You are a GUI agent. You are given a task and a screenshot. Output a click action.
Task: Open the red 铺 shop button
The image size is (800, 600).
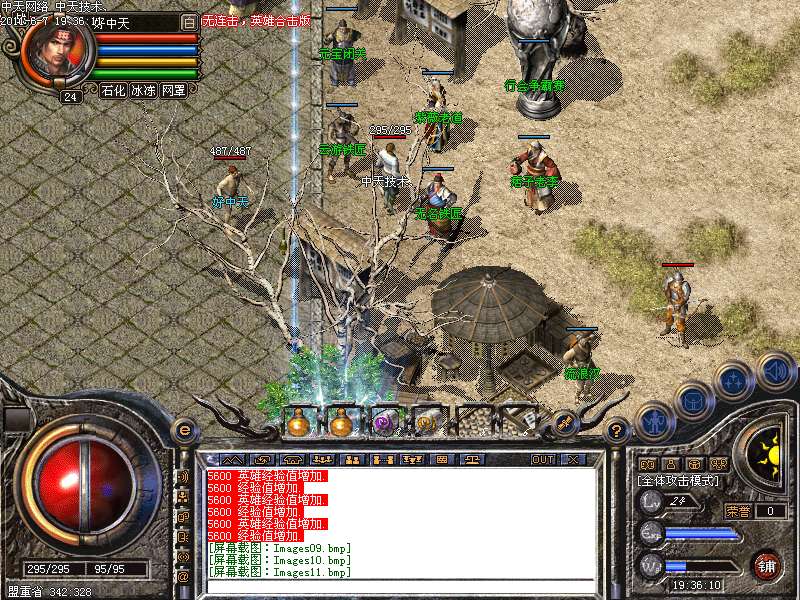[767, 565]
